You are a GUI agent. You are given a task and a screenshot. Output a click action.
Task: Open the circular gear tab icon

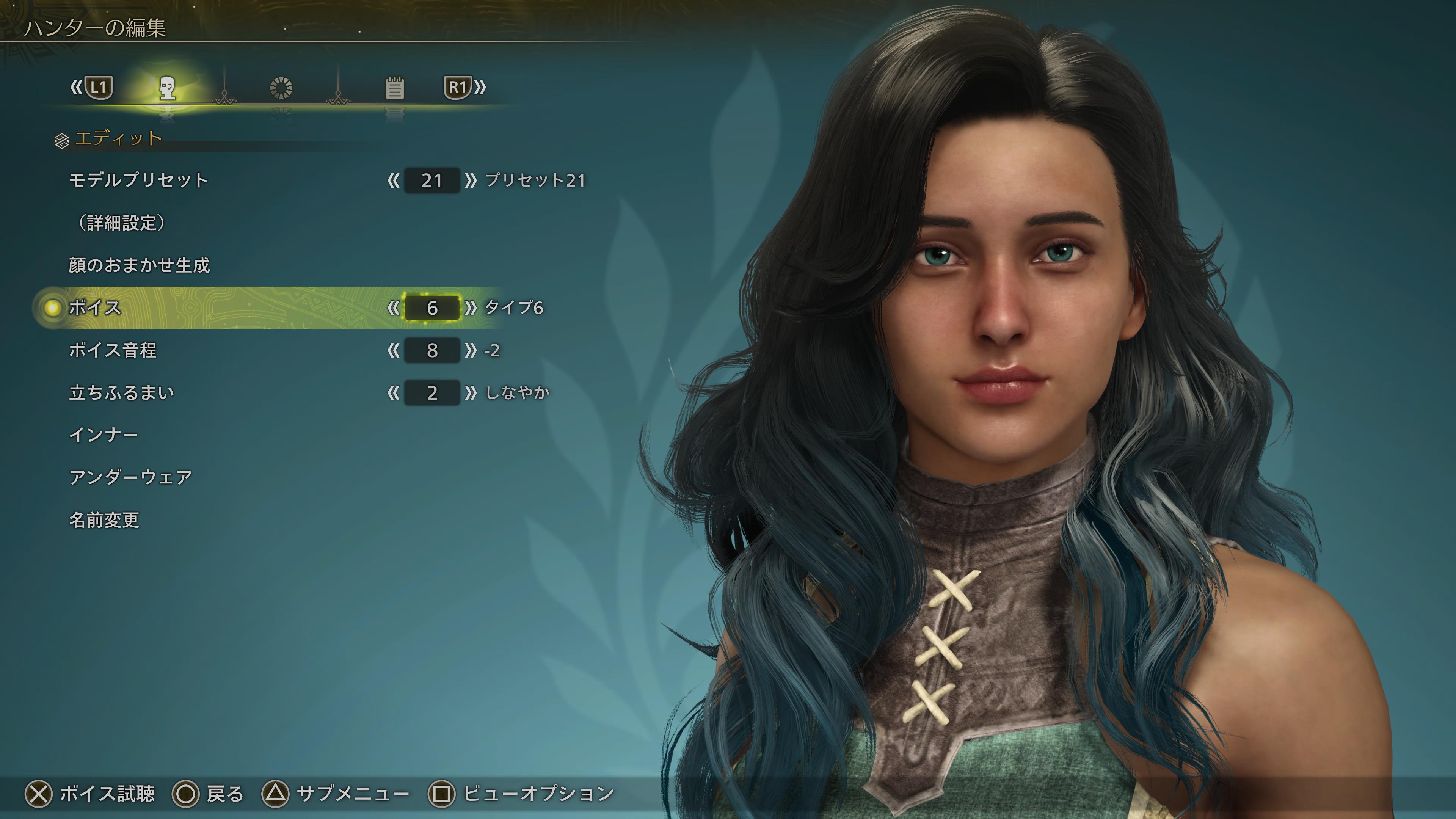pyautogui.click(x=281, y=88)
